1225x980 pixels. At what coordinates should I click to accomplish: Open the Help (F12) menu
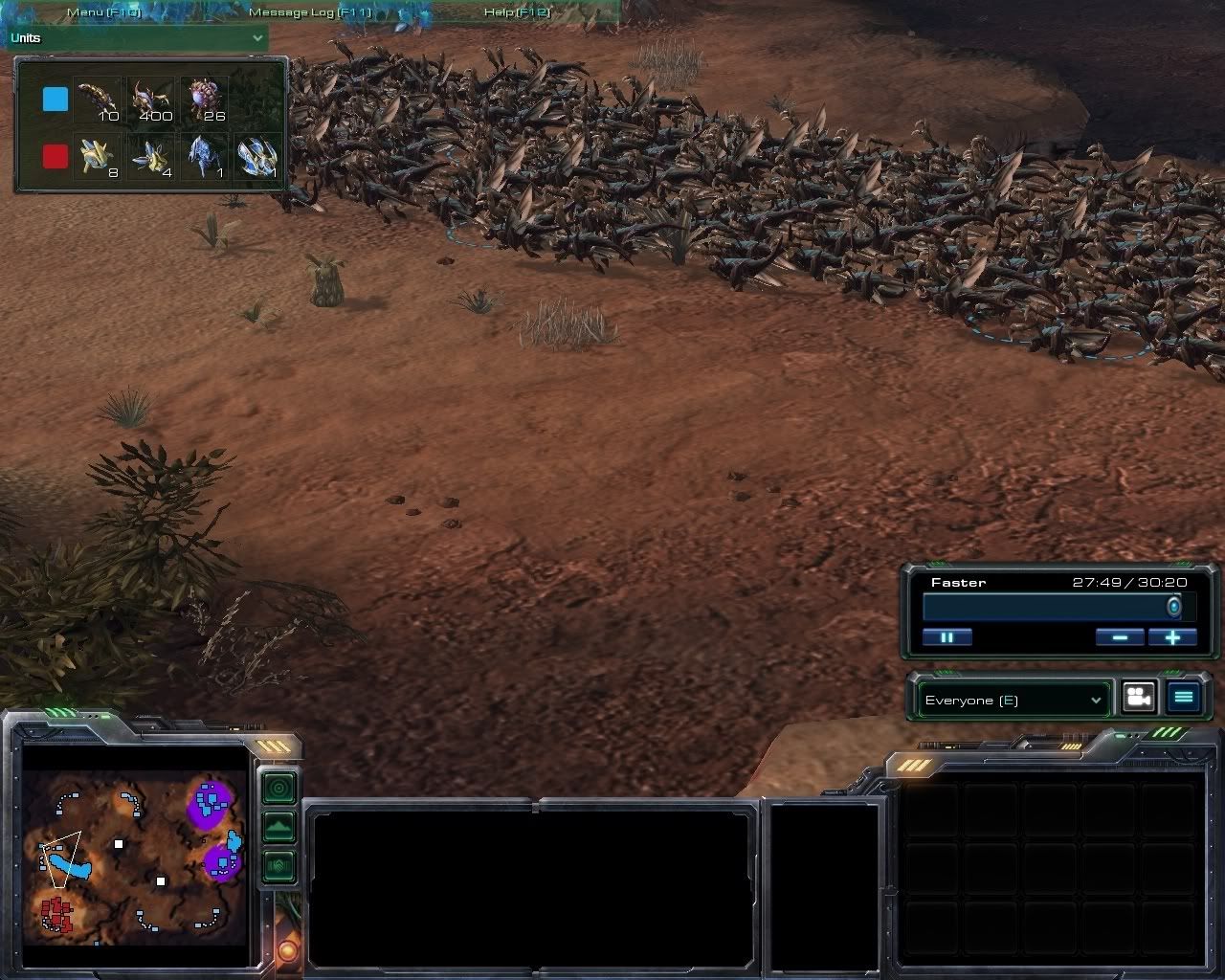[x=518, y=12]
